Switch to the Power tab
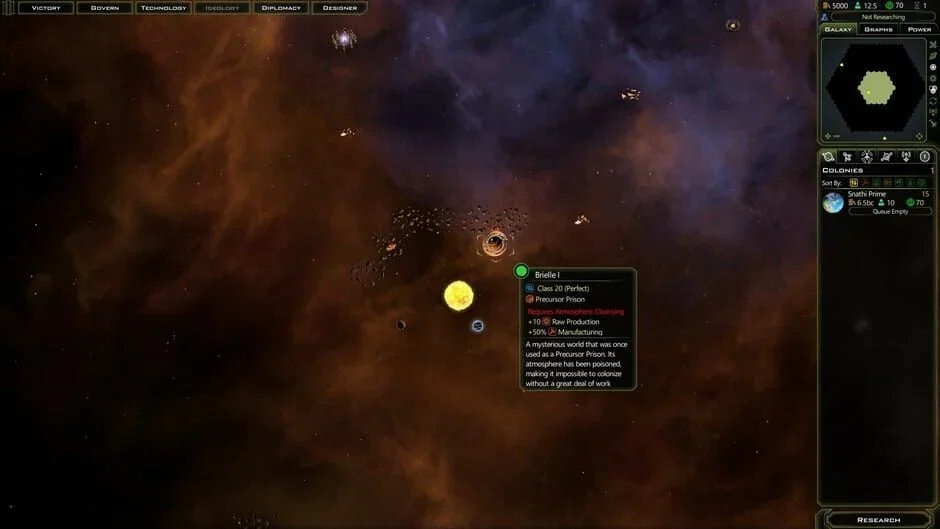This screenshot has height=529, width=940. (918, 29)
